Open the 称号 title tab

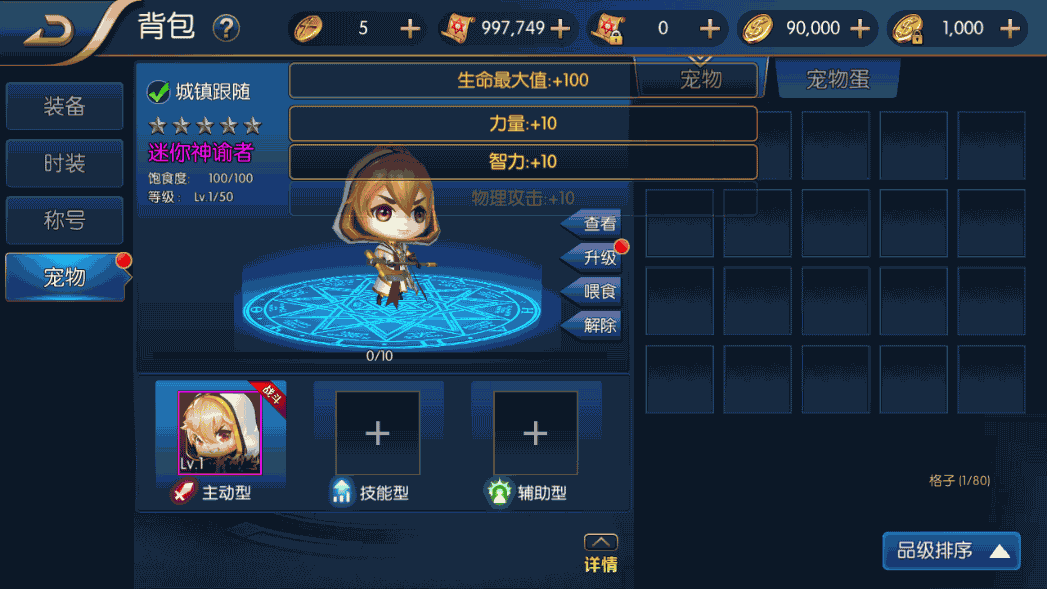(x=65, y=221)
